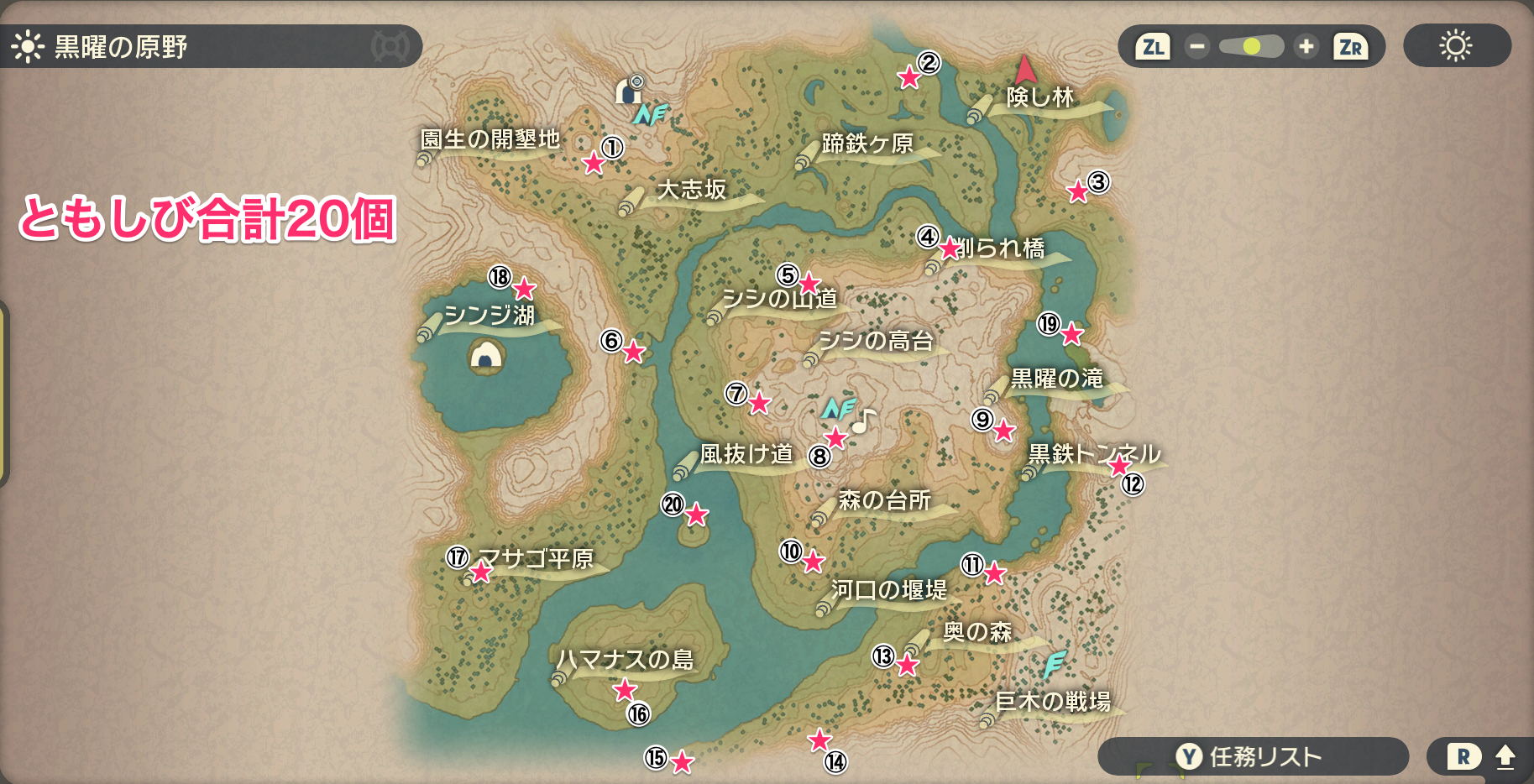The height and width of the screenshot is (784, 1534).
Task: Click the base camp tent icon near 園生の開墾地
Action: (630, 90)
